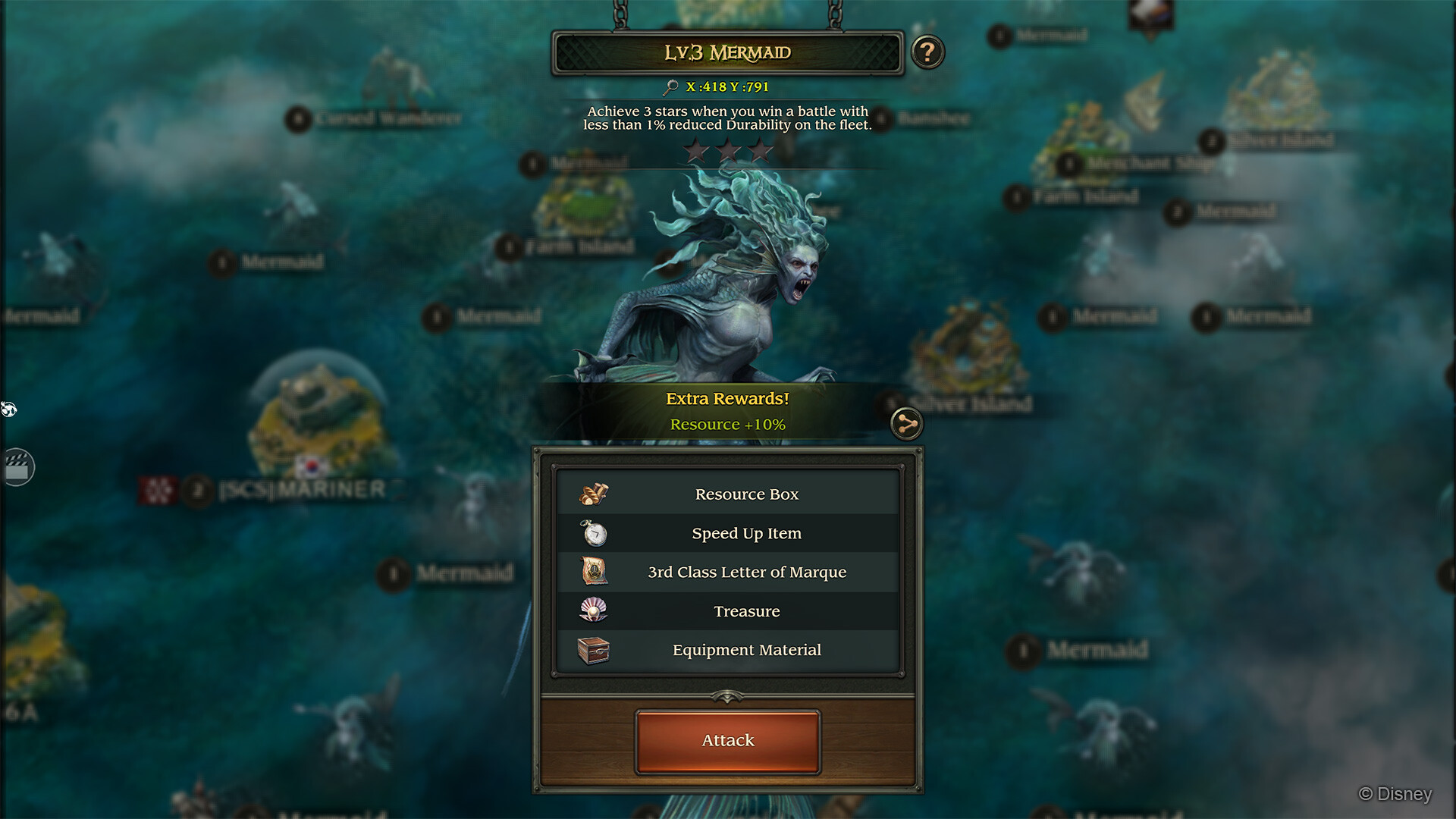Click the Attack button
Image resolution: width=1456 pixels, height=819 pixels.
point(726,740)
